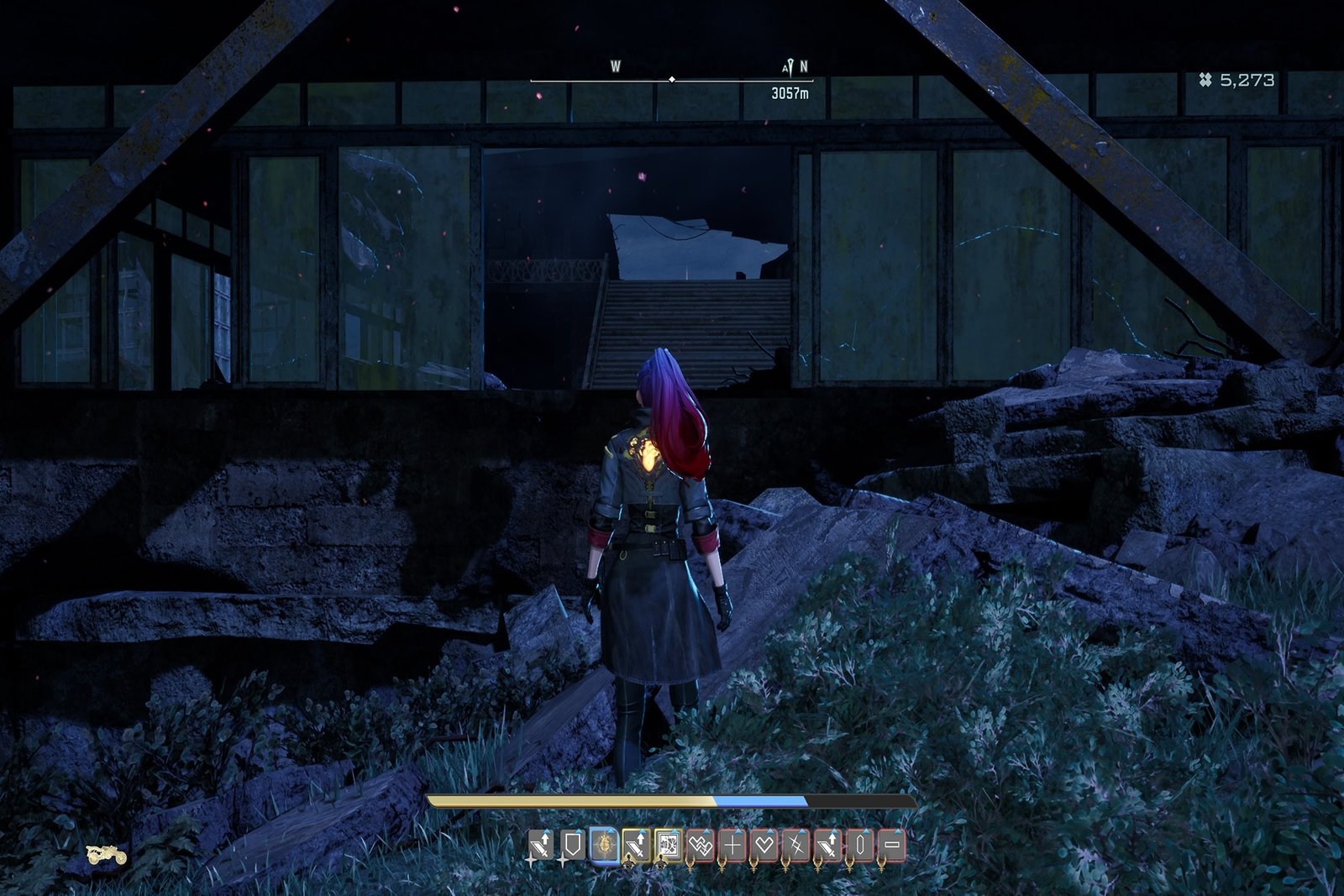The image size is (1344, 896).
Task: Use the red-framed sword upgrade slot
Action: tap(828, 845)
